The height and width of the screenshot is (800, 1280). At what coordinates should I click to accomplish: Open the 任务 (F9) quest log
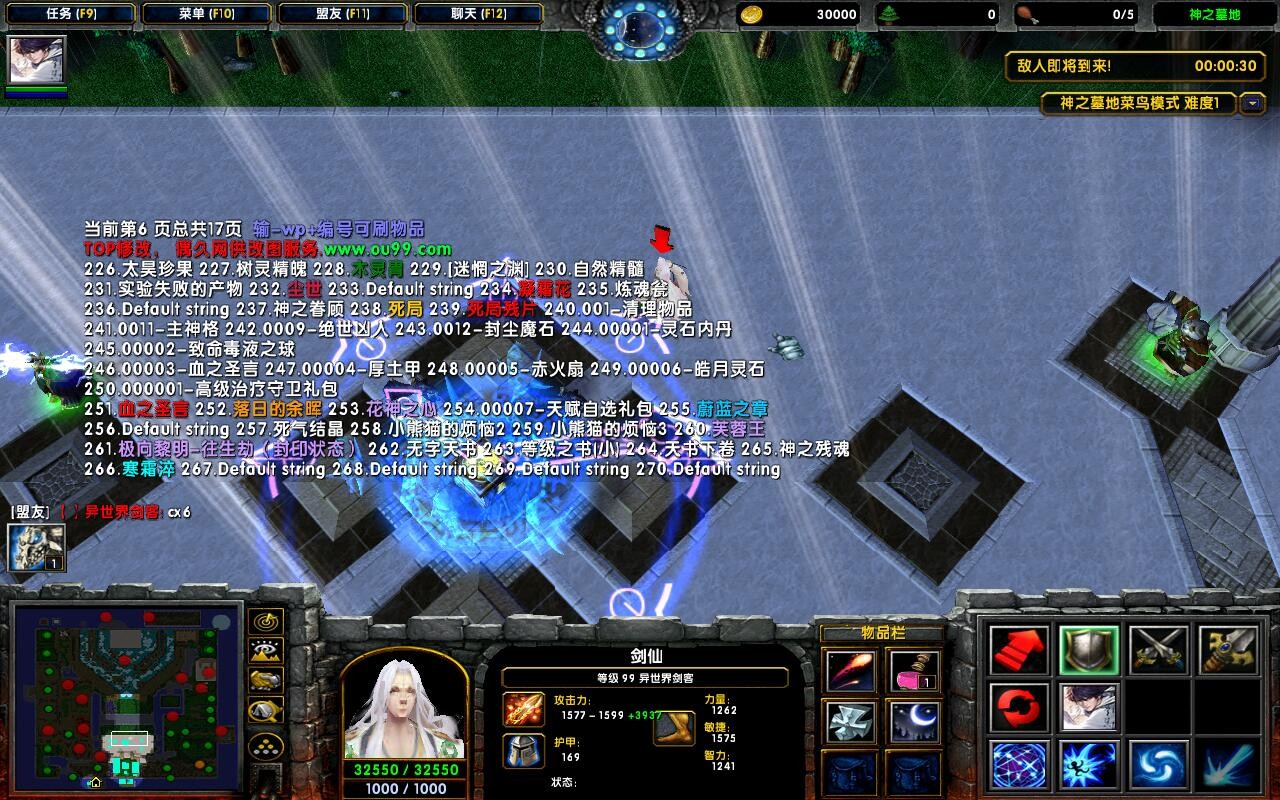click(x=70, y=12)
